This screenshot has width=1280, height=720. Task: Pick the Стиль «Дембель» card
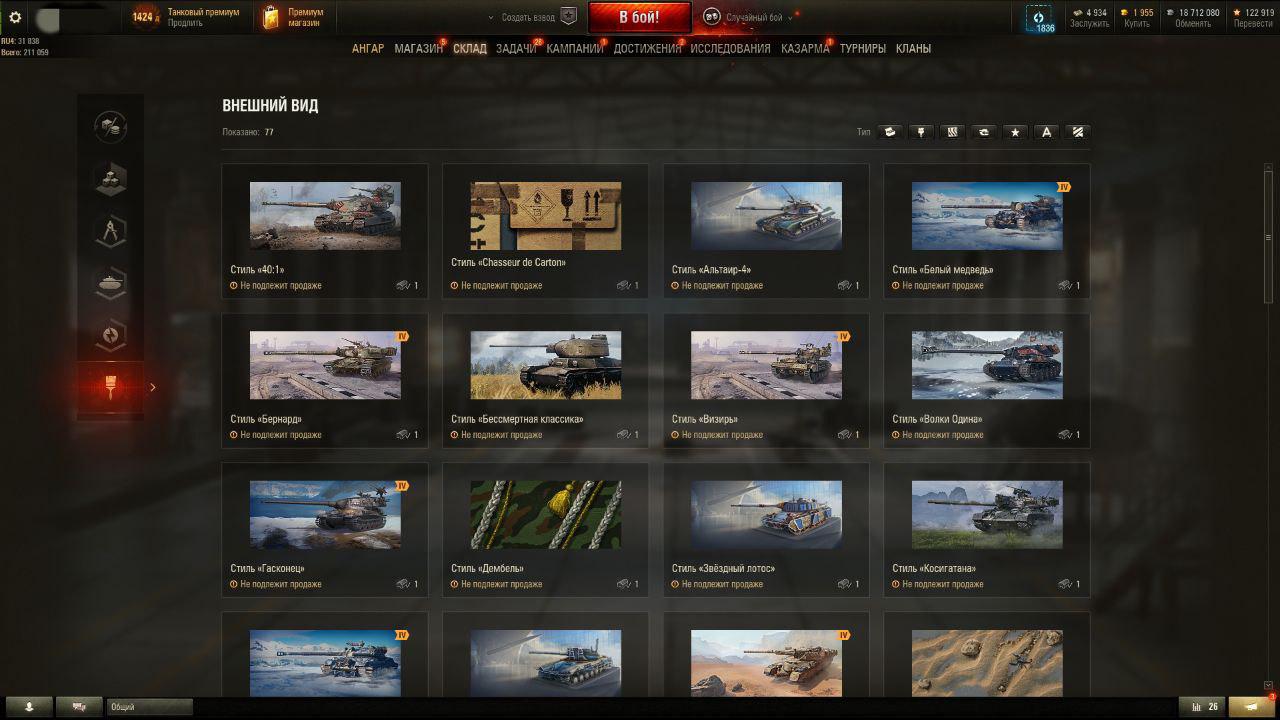click(x=545, y=529)
